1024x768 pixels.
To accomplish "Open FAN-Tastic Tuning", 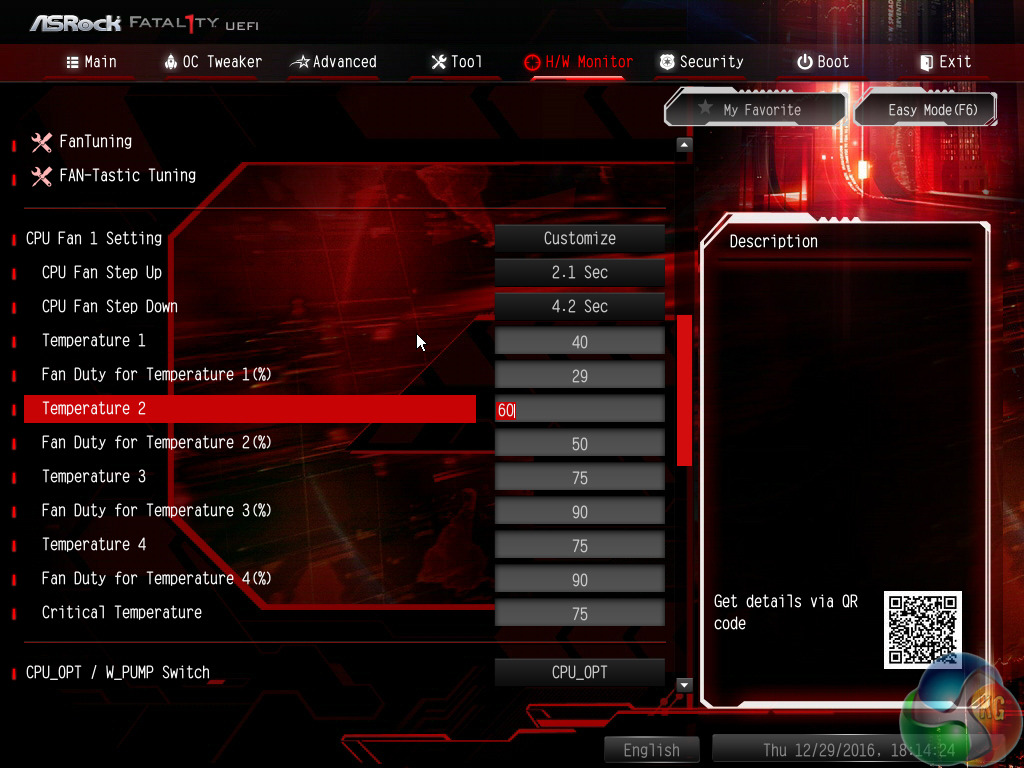I will coord(127,176).
